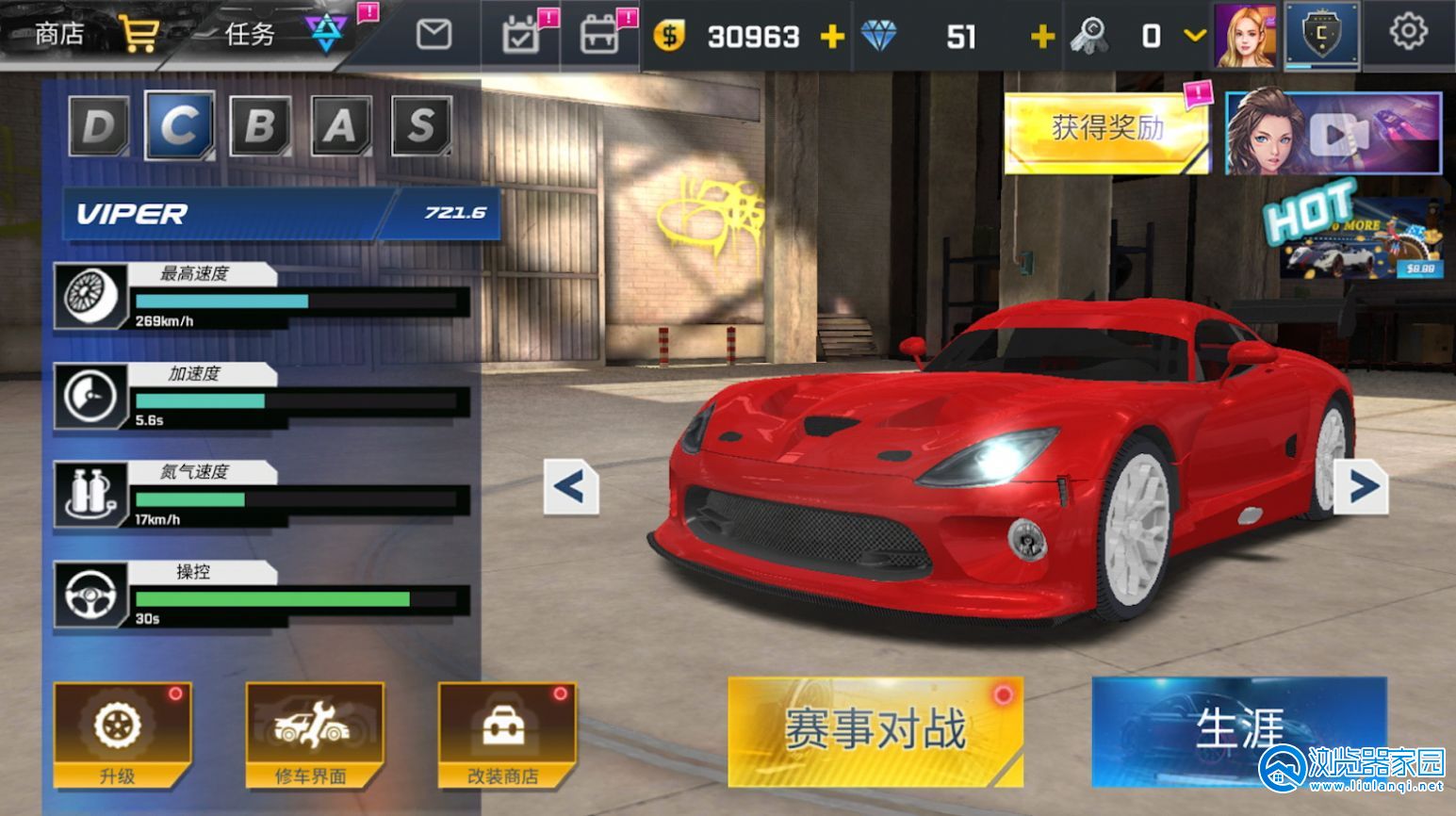
Task: Open the video ad thumbnail with girl
Action: [x=1333, y=135]
